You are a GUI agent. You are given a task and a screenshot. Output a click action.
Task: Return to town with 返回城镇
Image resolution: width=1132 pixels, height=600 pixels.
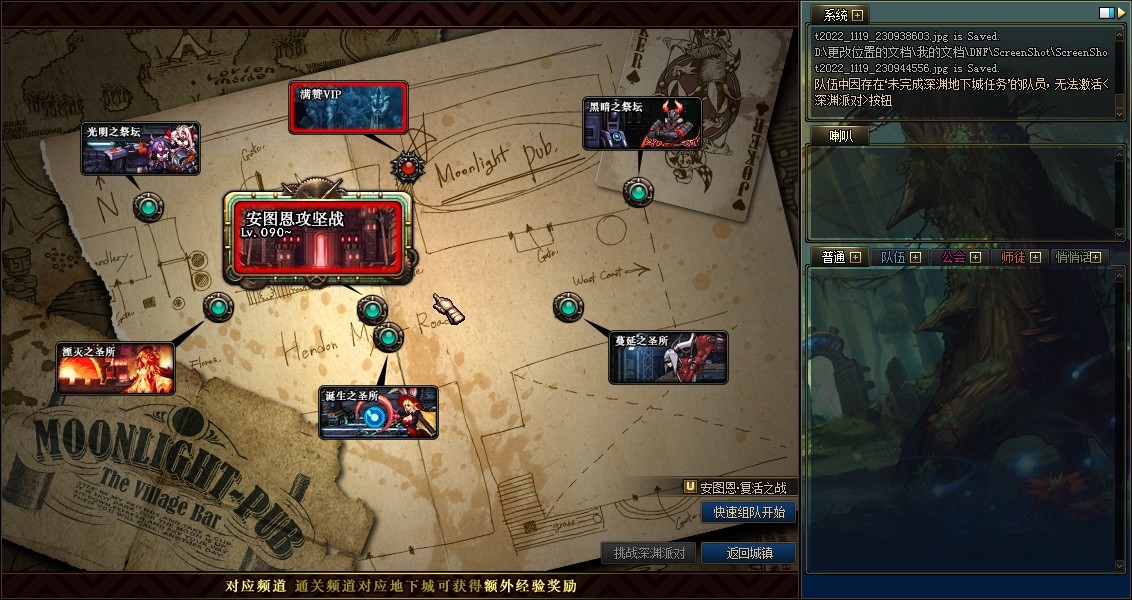pos(748,553)
